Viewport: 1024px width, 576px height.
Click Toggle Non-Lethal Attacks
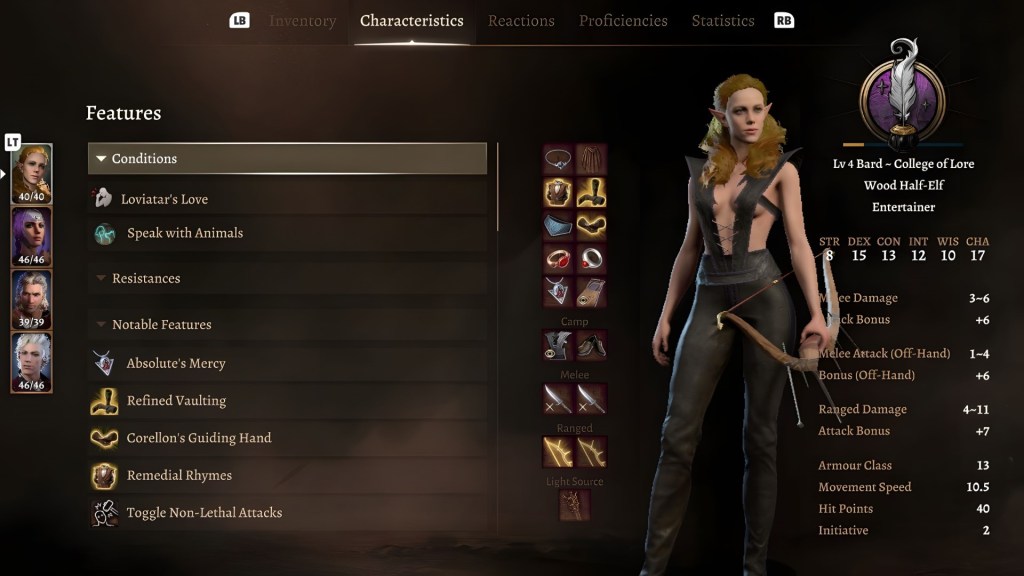(203, 513)
